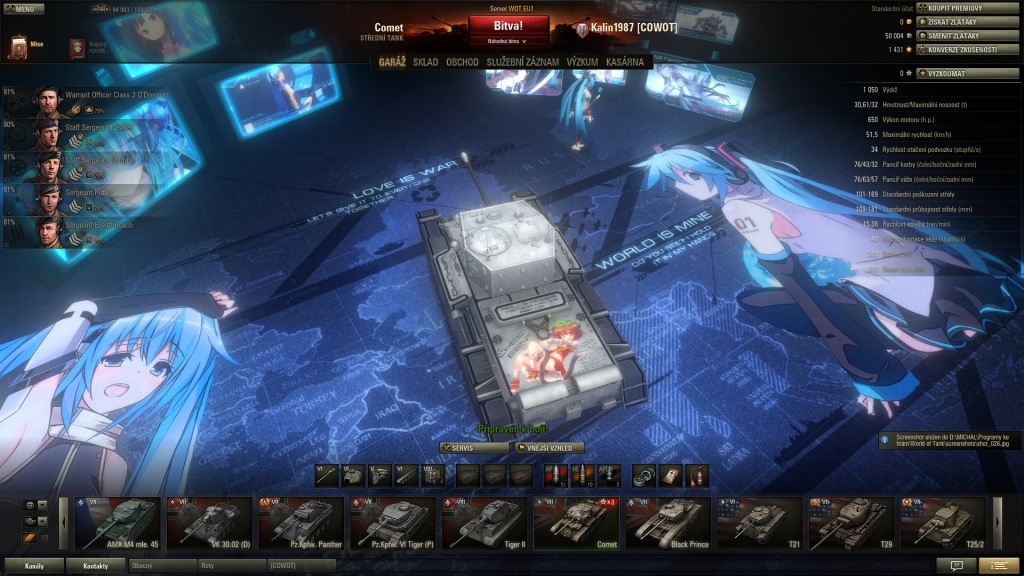Viewport: 1024px width, 576px height.
Task: Choose the AMX M4 mle. 45 tank
Action: click(x=117, y=523)
